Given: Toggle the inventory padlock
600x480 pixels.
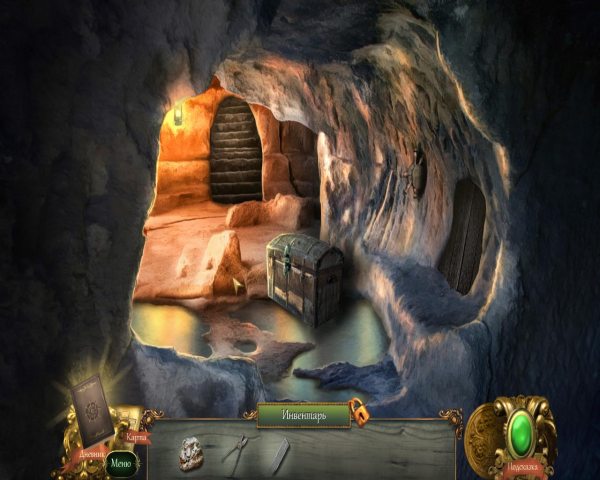Looking at the screenshot, I should click(x=356, y=411).
